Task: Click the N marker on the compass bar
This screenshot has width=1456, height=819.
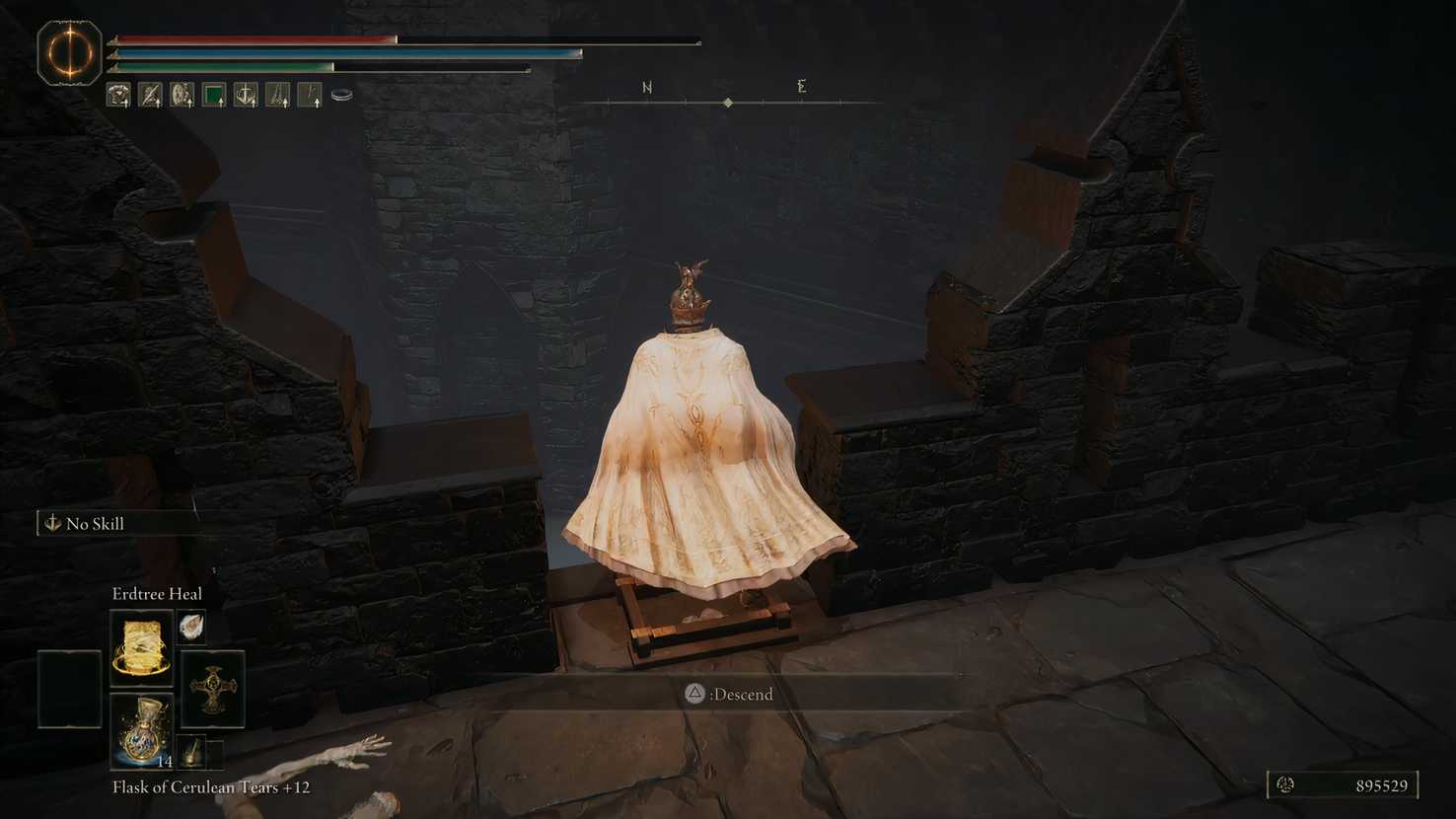Action: tap(647, 87)
